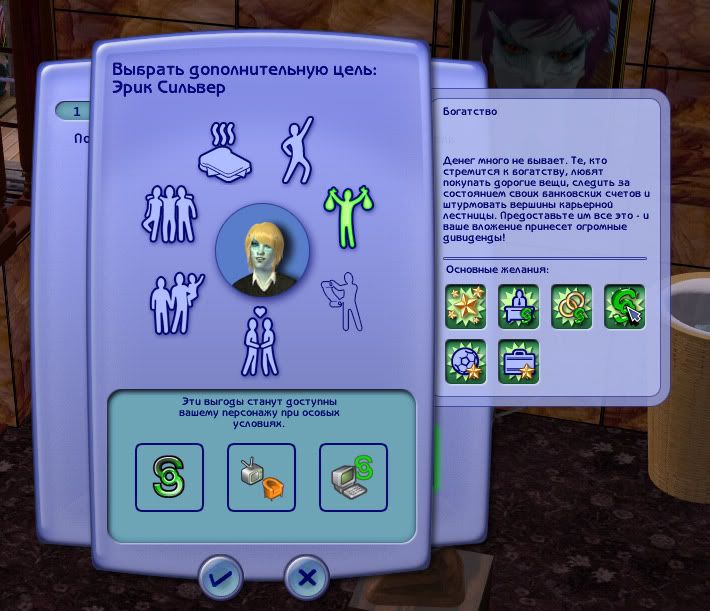710x611 pixels.
Task: Cancel the dialog with the X button
Action: [307, 576]
